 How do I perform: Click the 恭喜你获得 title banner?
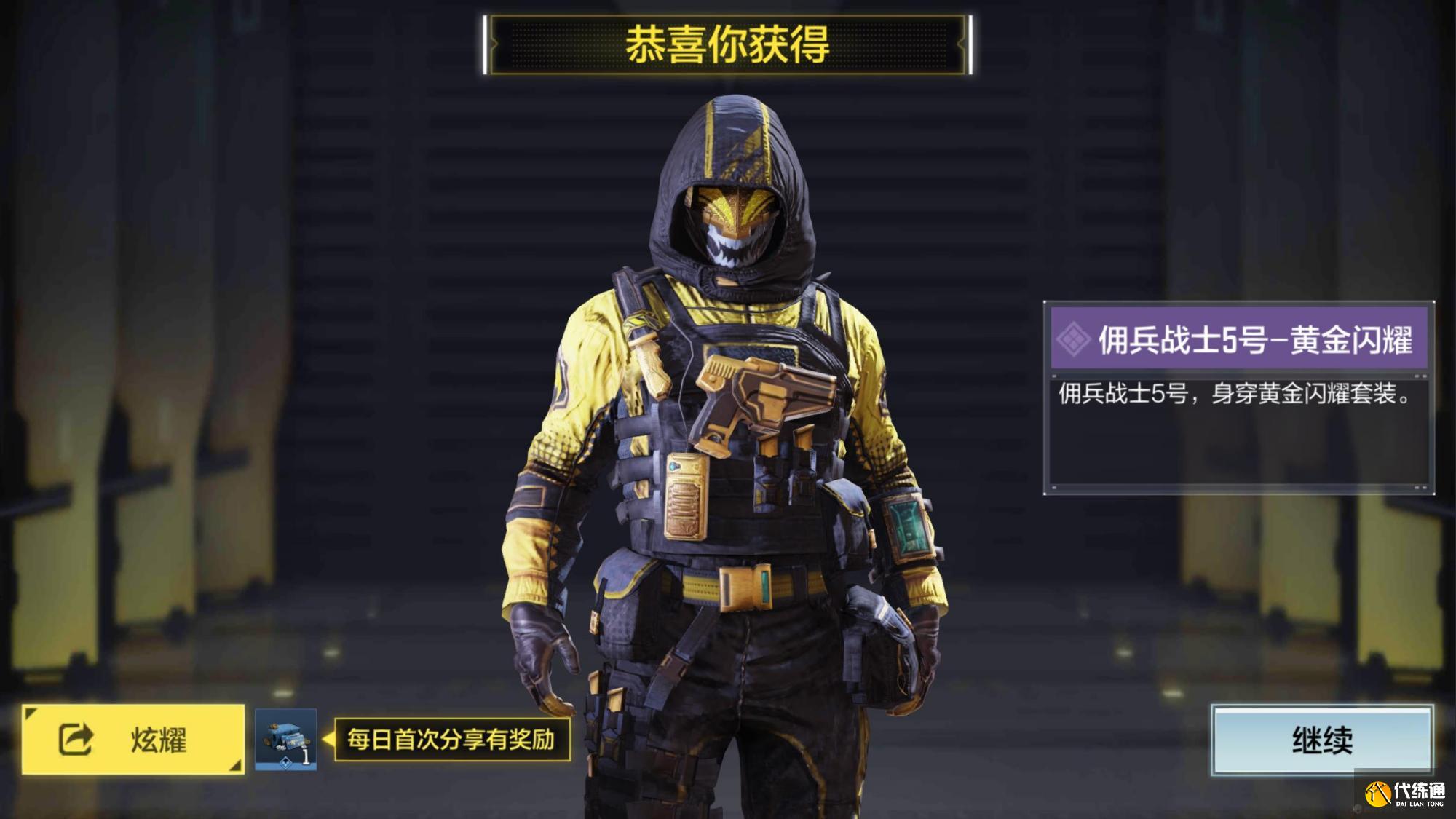click(728, 44)
